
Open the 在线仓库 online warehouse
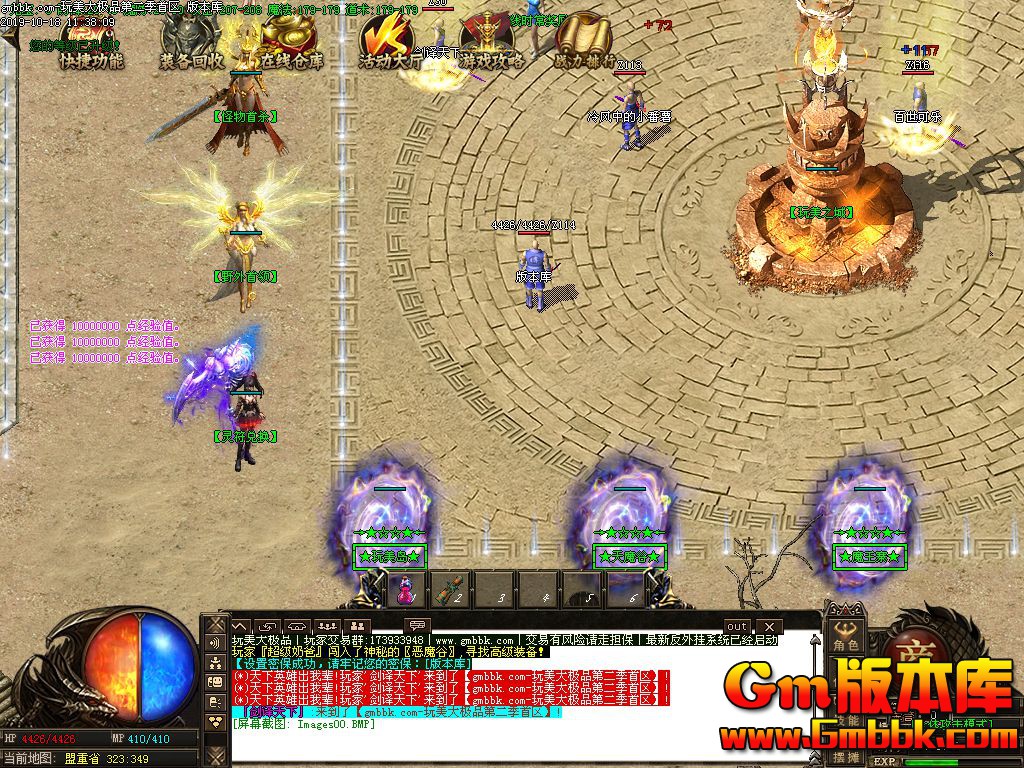pyautogui.click(x=292, y=47)
